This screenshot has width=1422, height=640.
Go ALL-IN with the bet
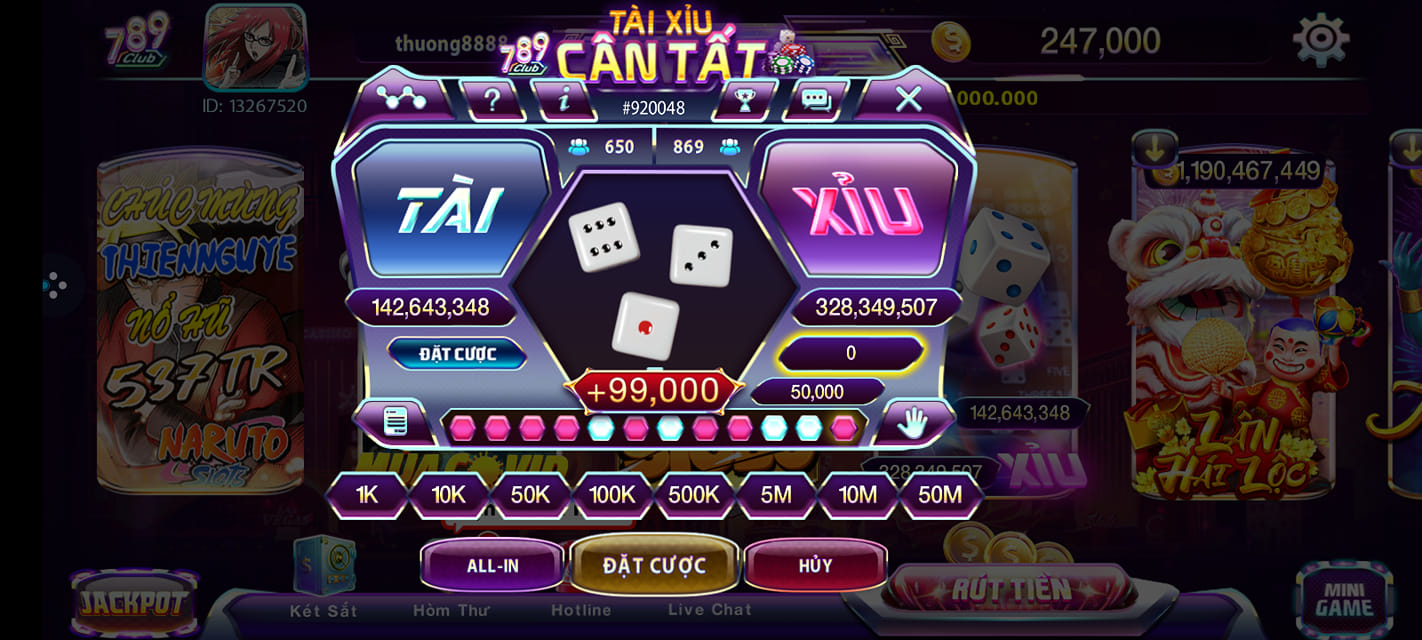(493, 565)
